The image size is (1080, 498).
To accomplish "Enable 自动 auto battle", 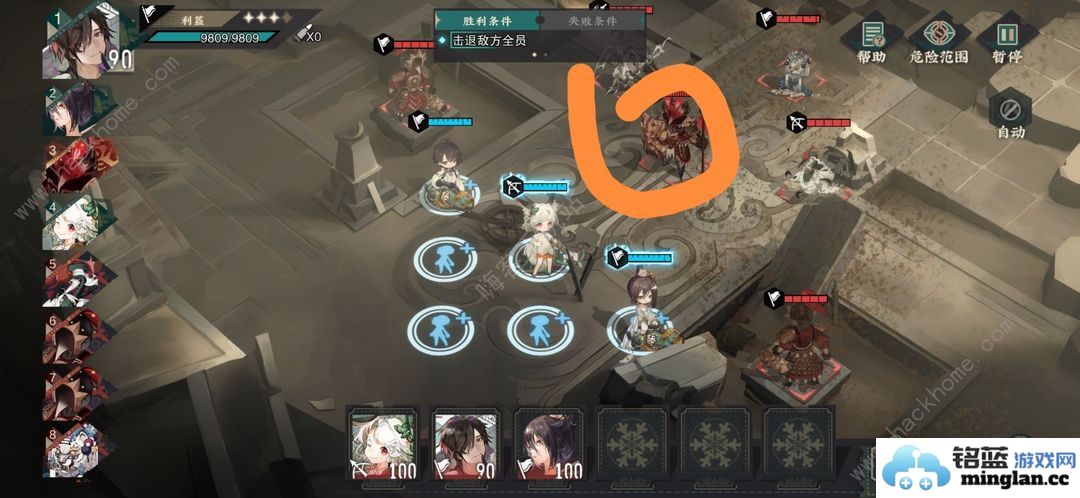I will (x=1010, y=115).
